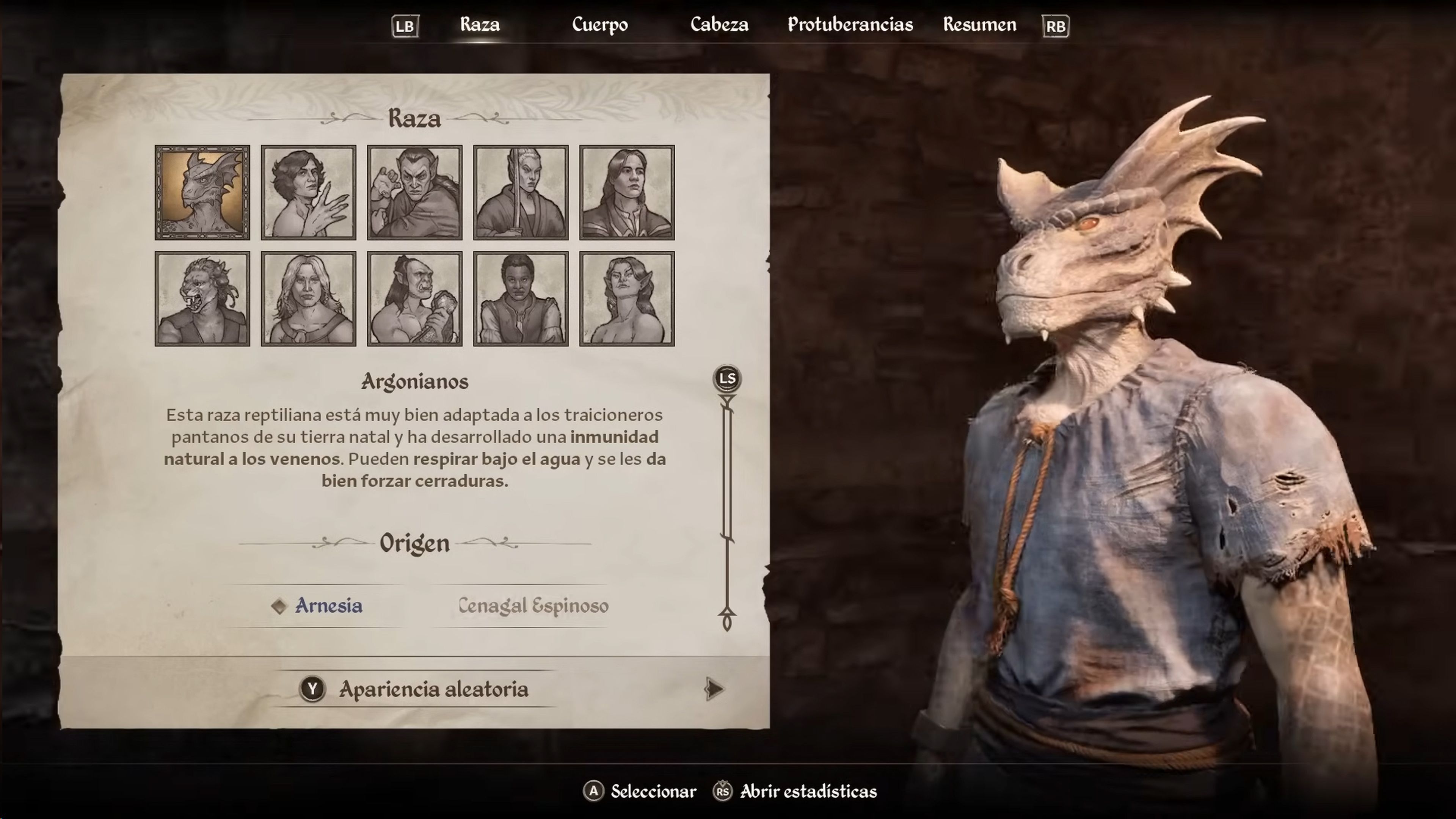Pick the dark elf portrait clenching a fist
The image size is (1456, 819).
(x=415, y=191)
